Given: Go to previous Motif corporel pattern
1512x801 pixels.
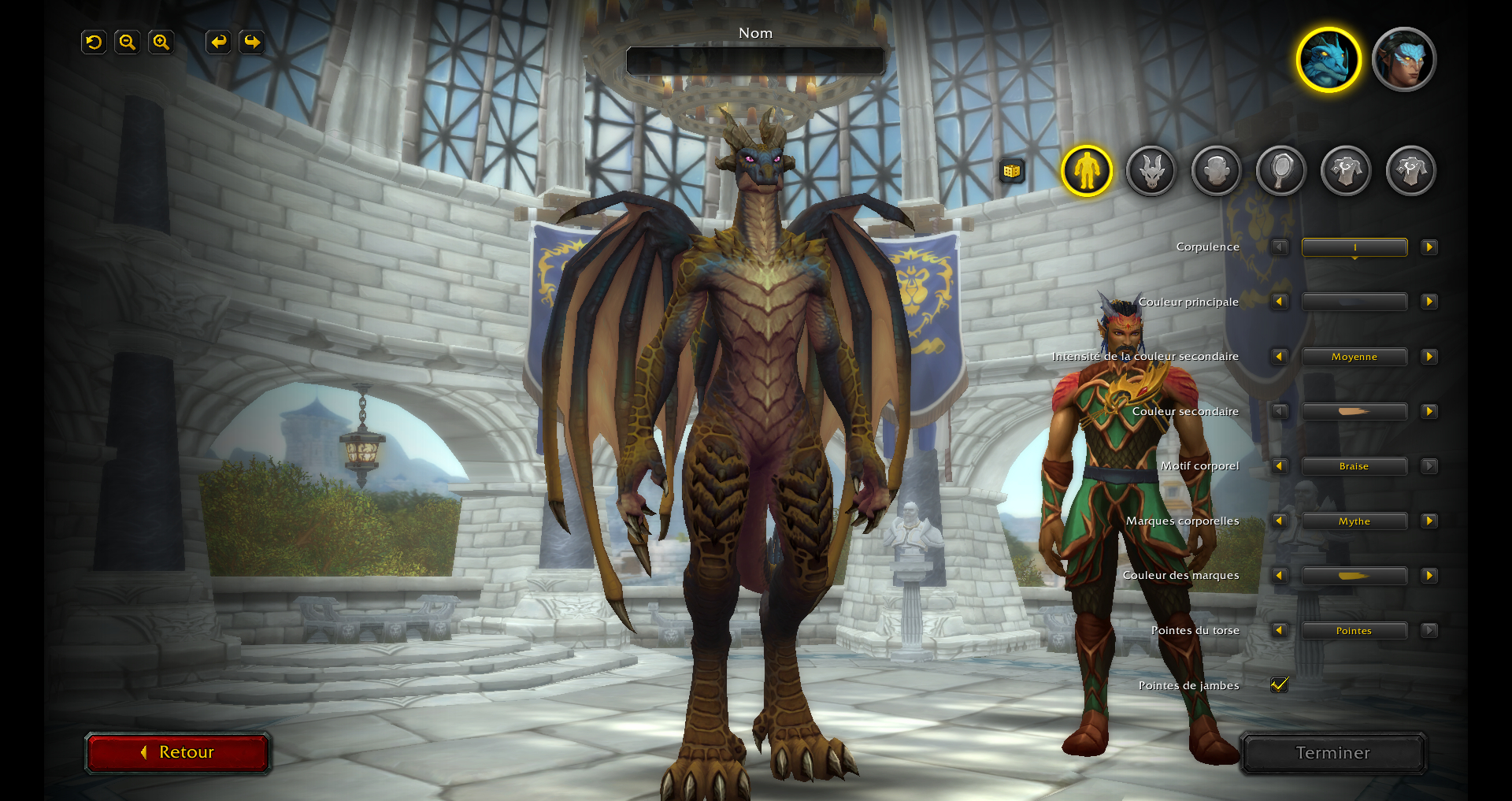Looking at the screenshot, I should pos(1280,466).
